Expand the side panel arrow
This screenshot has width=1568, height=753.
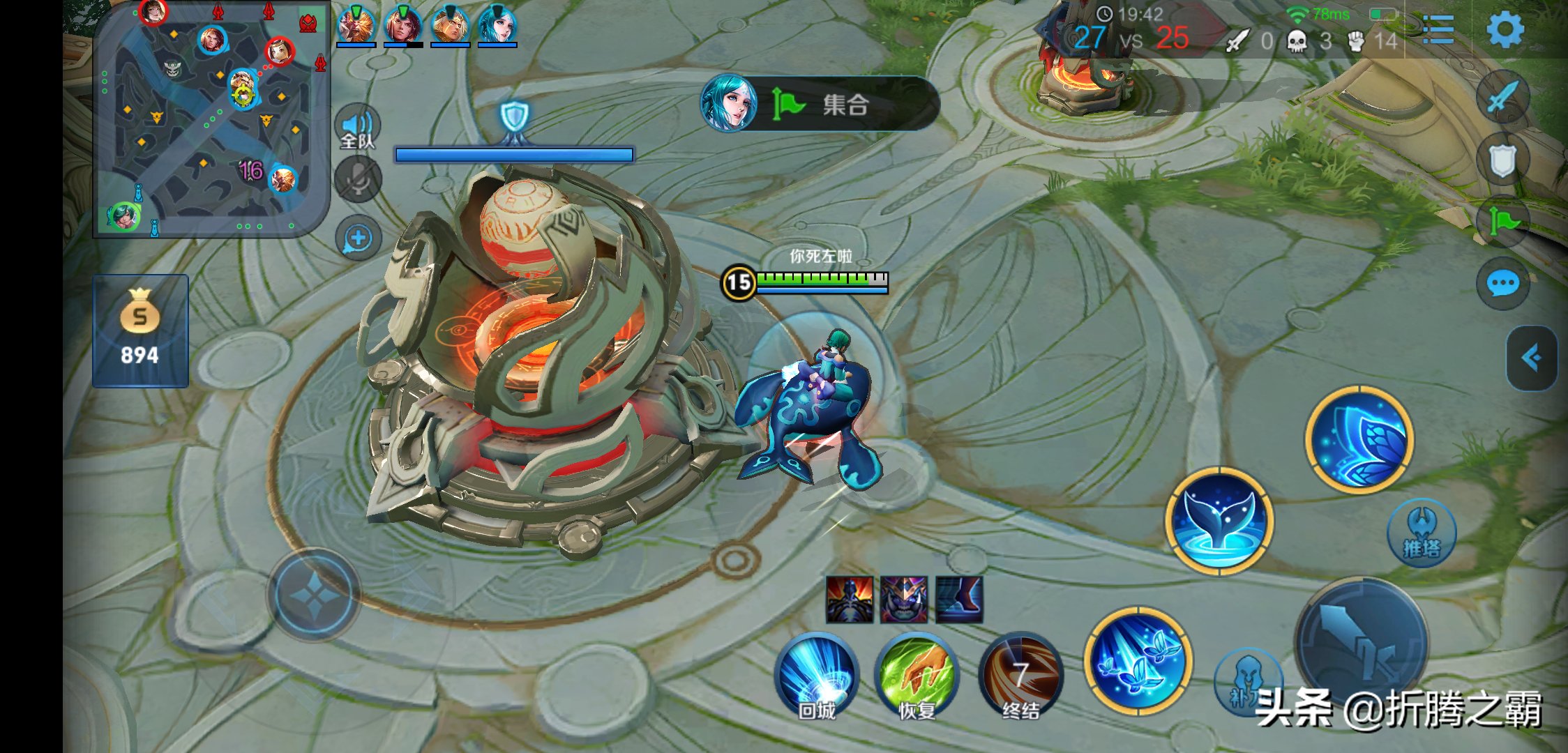pos(1531,358)
